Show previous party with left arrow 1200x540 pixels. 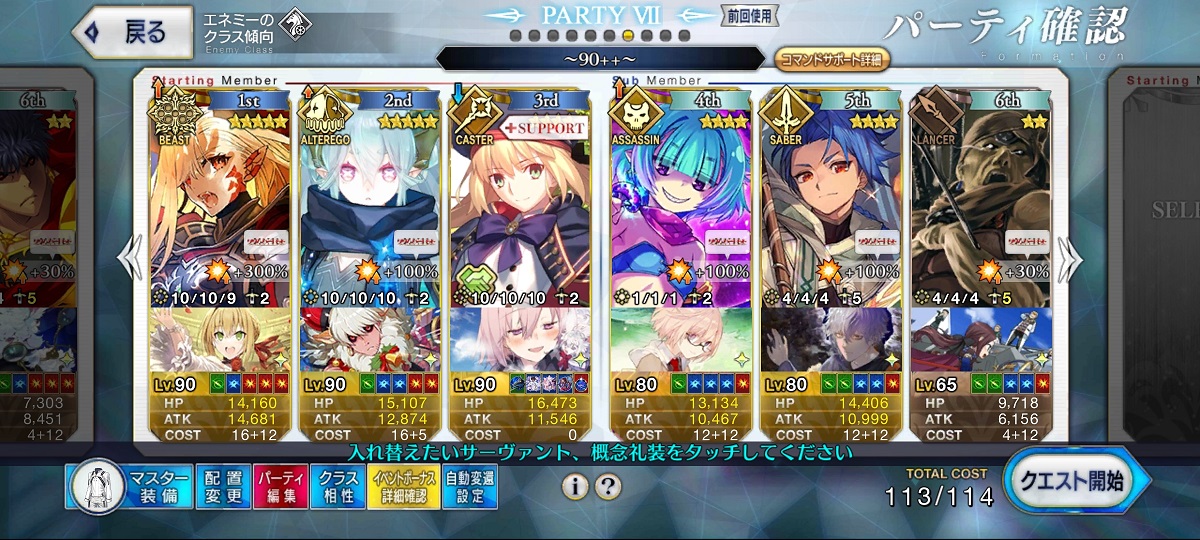pos(129,260)
